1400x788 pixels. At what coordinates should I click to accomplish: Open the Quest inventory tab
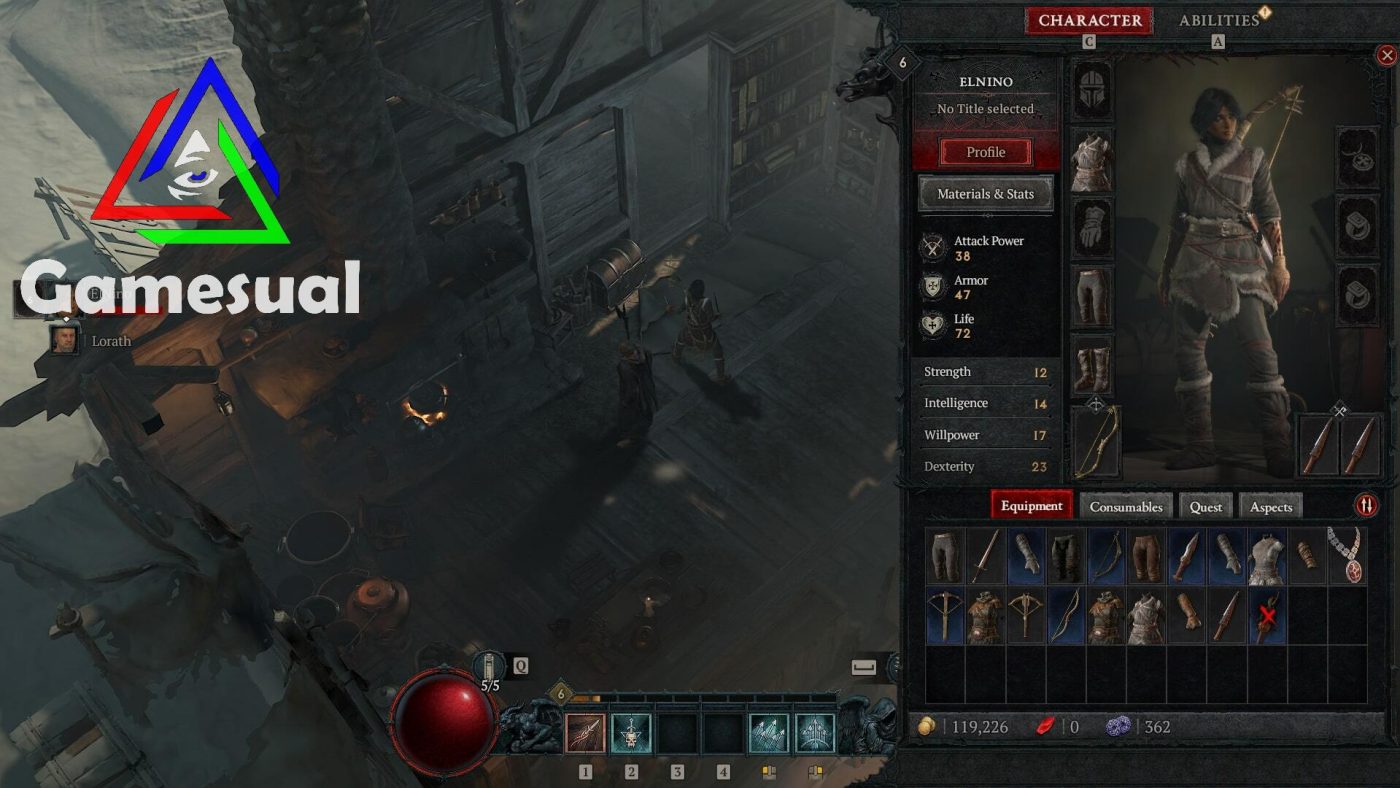[x=1206, y=507]
